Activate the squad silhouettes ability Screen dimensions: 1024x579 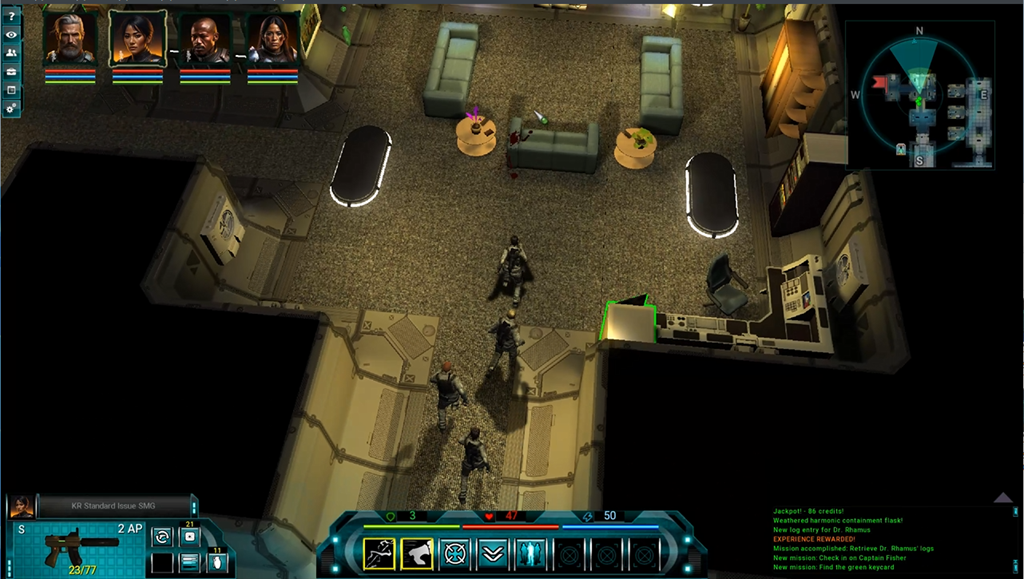530,553
